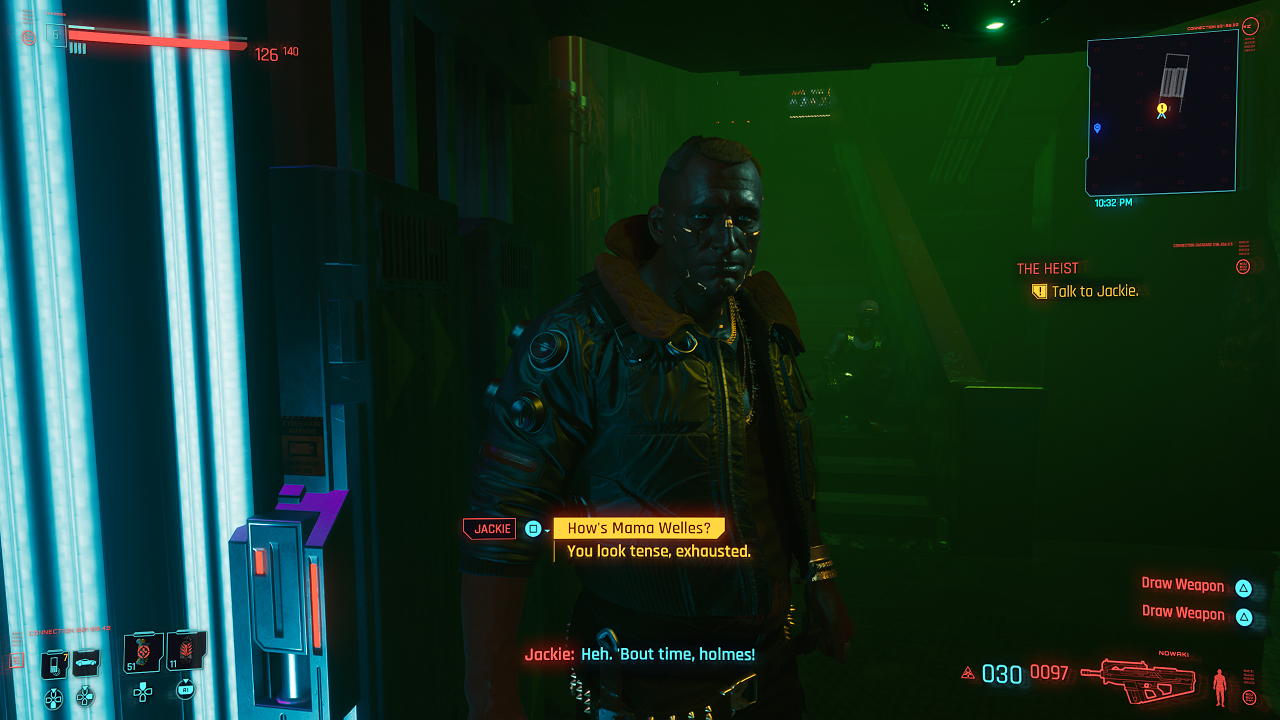Click the yellow quest marker on minimap
1280x720 pixels.
point(1162,109)
